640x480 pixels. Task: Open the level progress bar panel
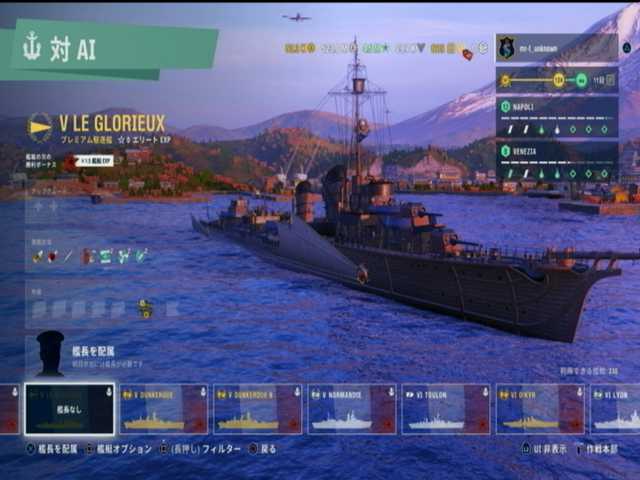tap(556, 80)
